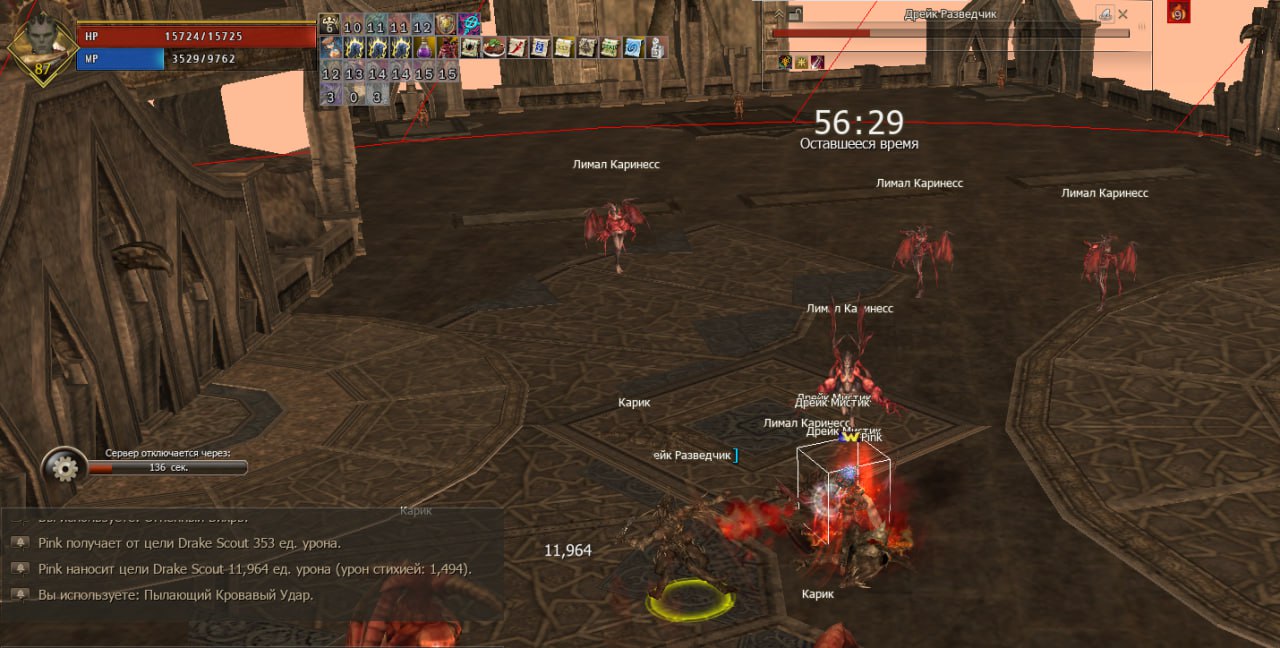This screenshot has width=1280, height=648.
Task: Click the cyan crosshair buff on purple background
Action: pyautogui.click(x=469, y=24)
